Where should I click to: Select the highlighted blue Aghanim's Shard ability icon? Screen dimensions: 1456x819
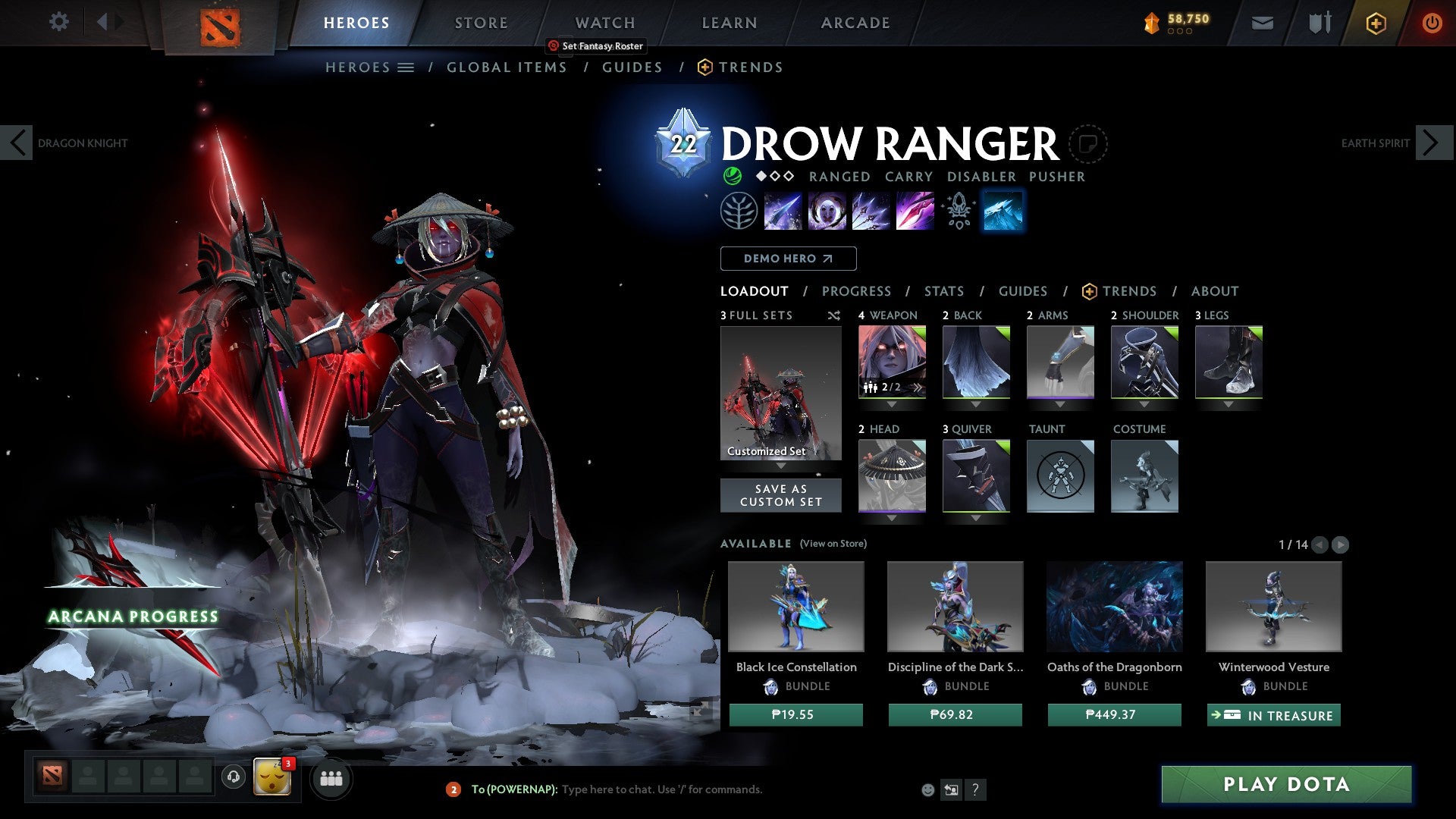coord(1003,210)
